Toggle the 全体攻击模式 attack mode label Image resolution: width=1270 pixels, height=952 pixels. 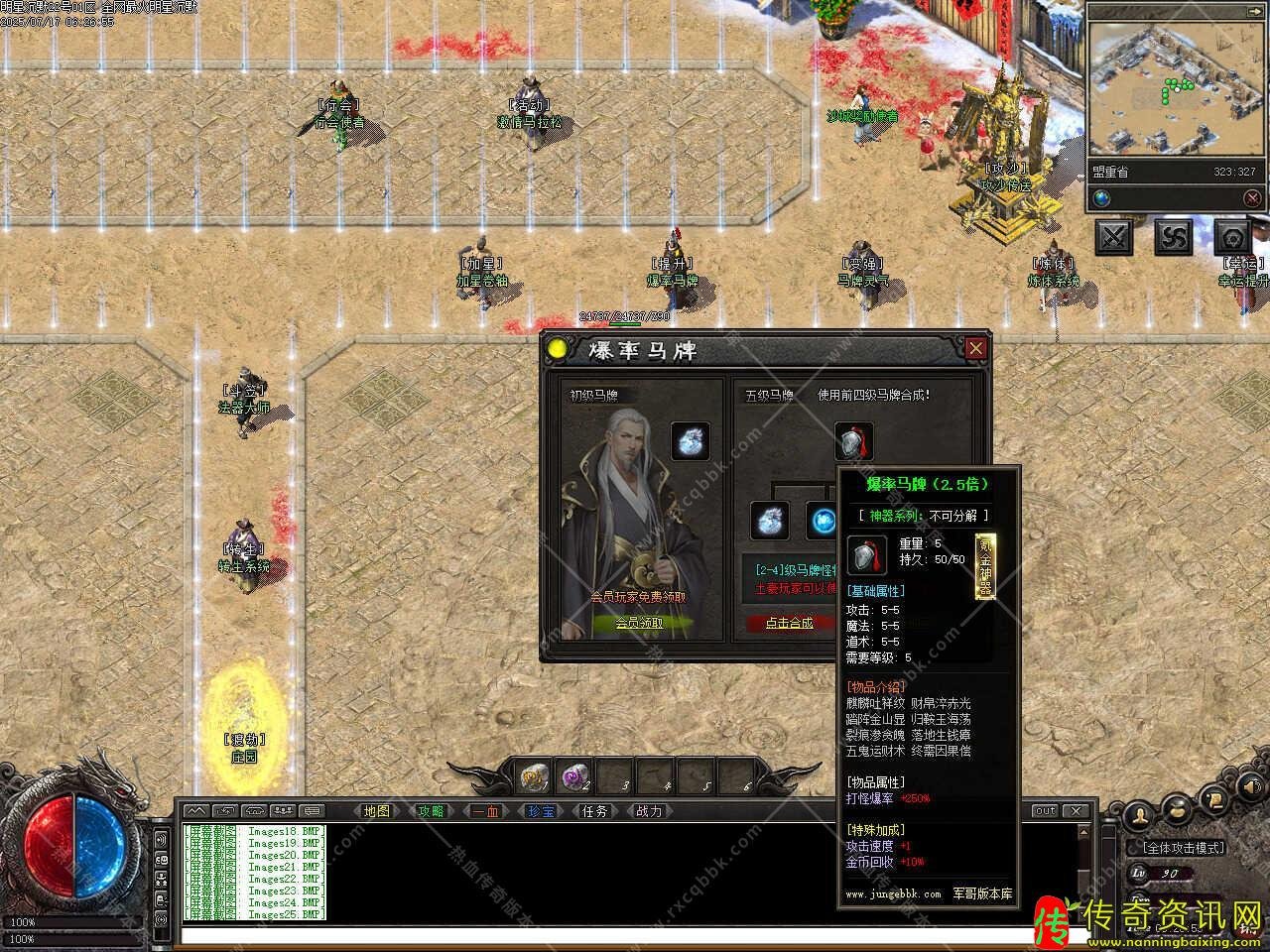point(1184,848)
